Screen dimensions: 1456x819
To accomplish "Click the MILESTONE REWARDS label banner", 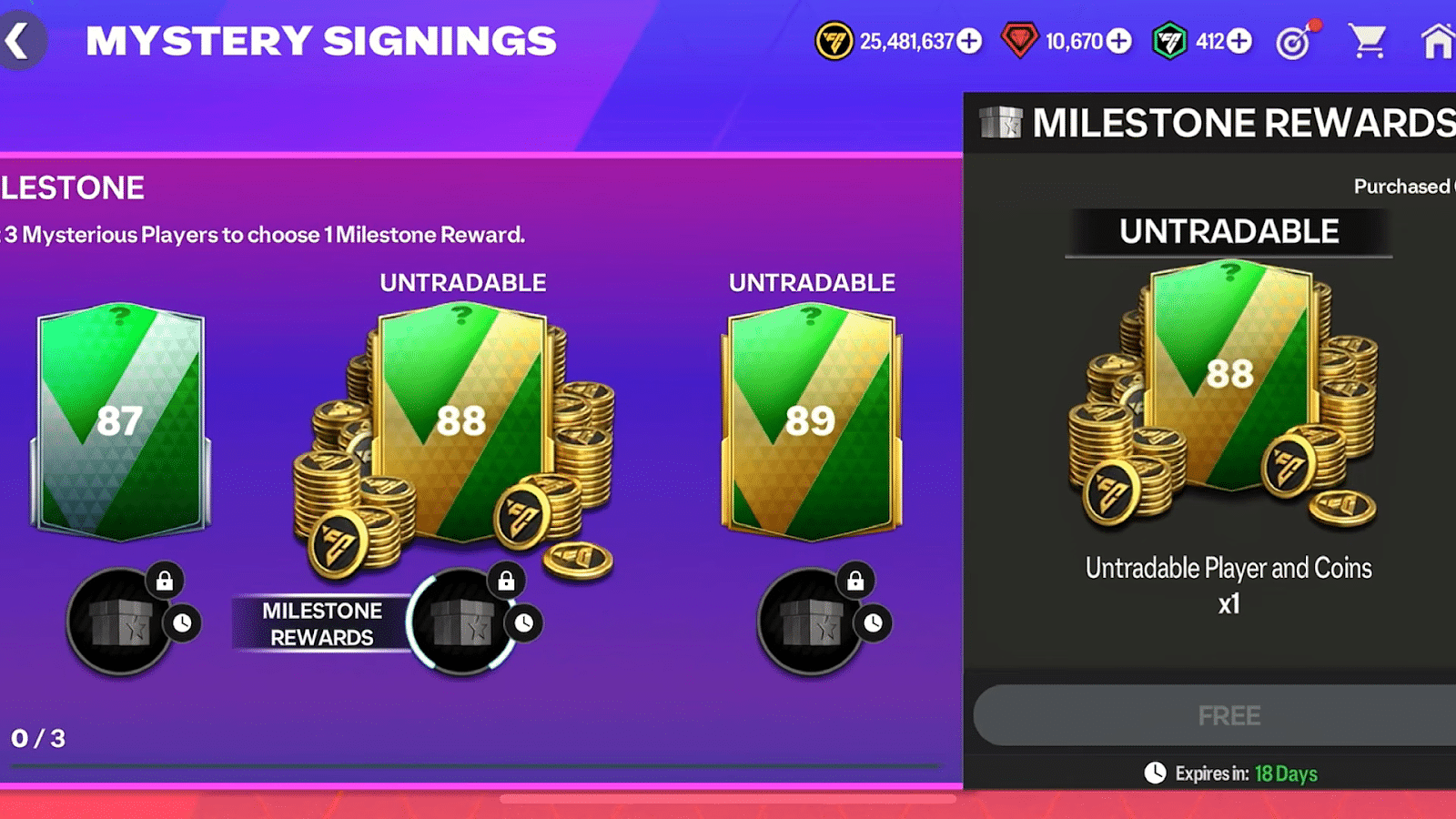I will pos(321,623).
